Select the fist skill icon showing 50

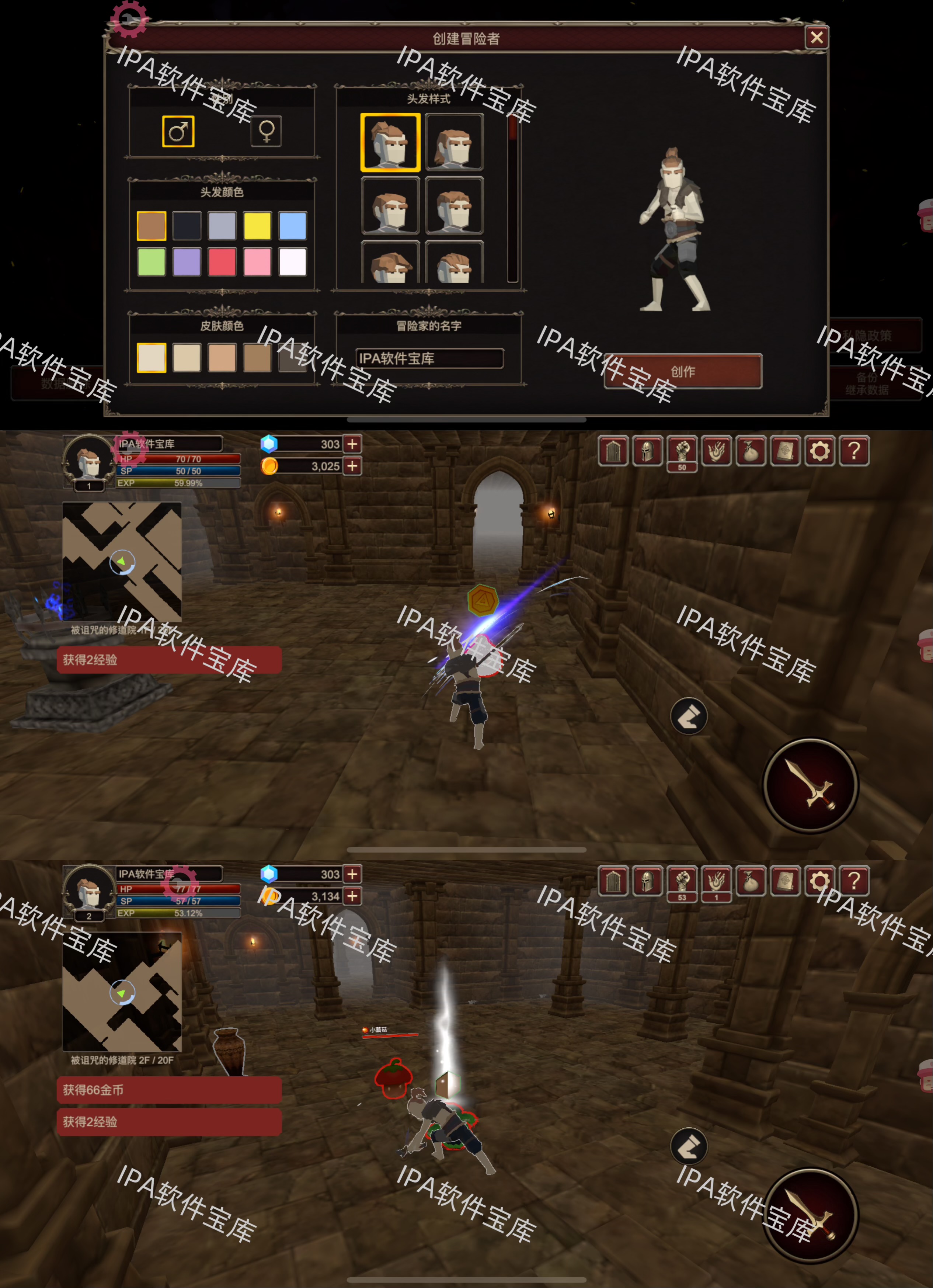pos(682,451)
